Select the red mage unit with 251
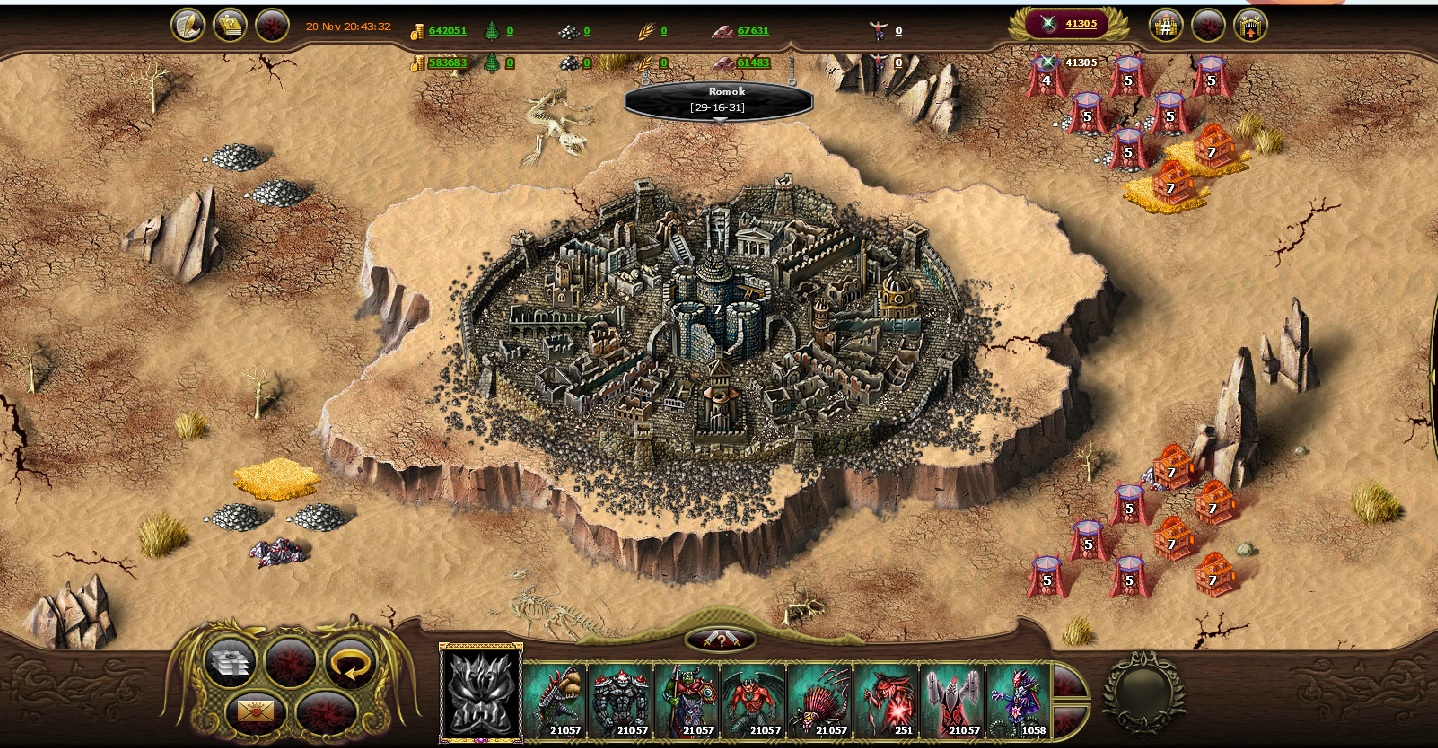The height and width of the screenshot is (748, 1438). click(887, 700)
